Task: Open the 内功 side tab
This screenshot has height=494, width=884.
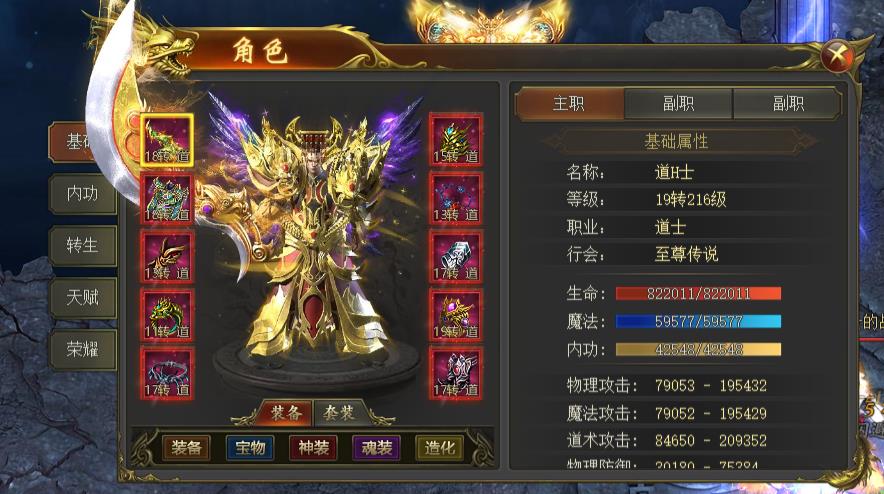Action: 82,194
